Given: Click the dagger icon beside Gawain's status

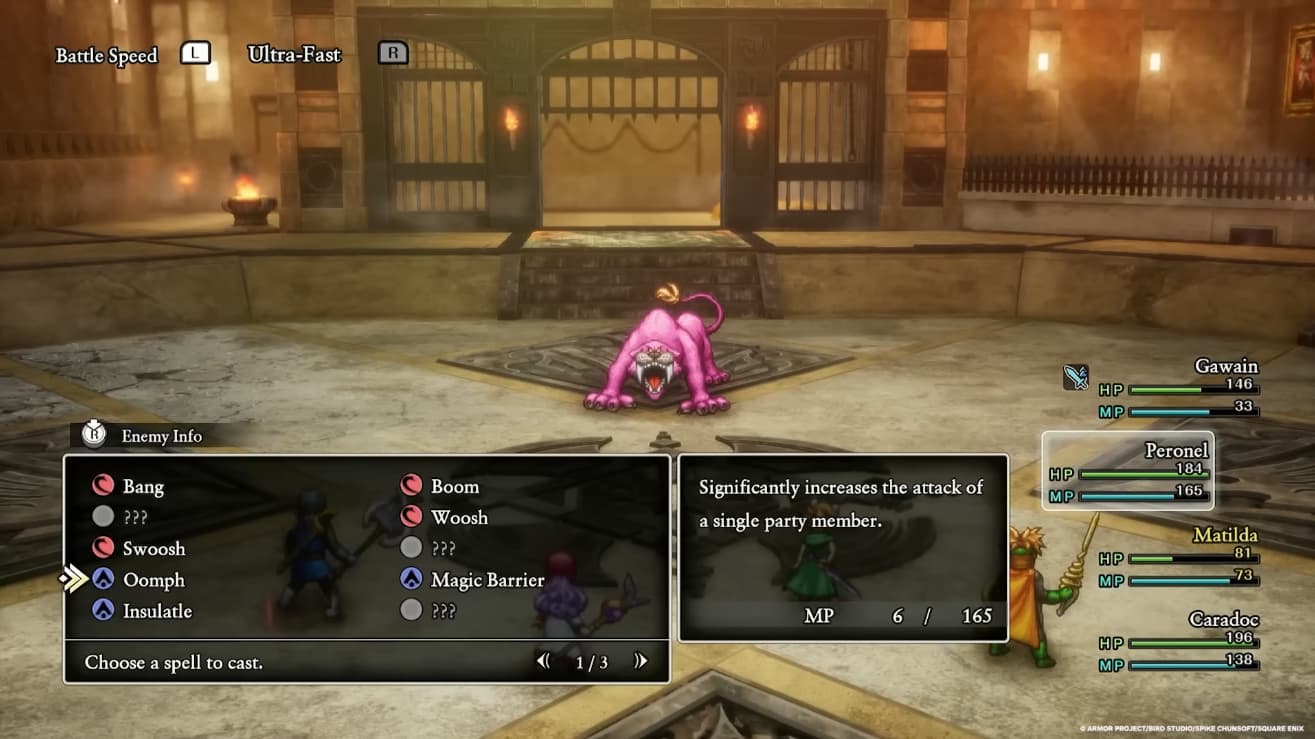Looking at the screenshot, I should coord(1075,378).
